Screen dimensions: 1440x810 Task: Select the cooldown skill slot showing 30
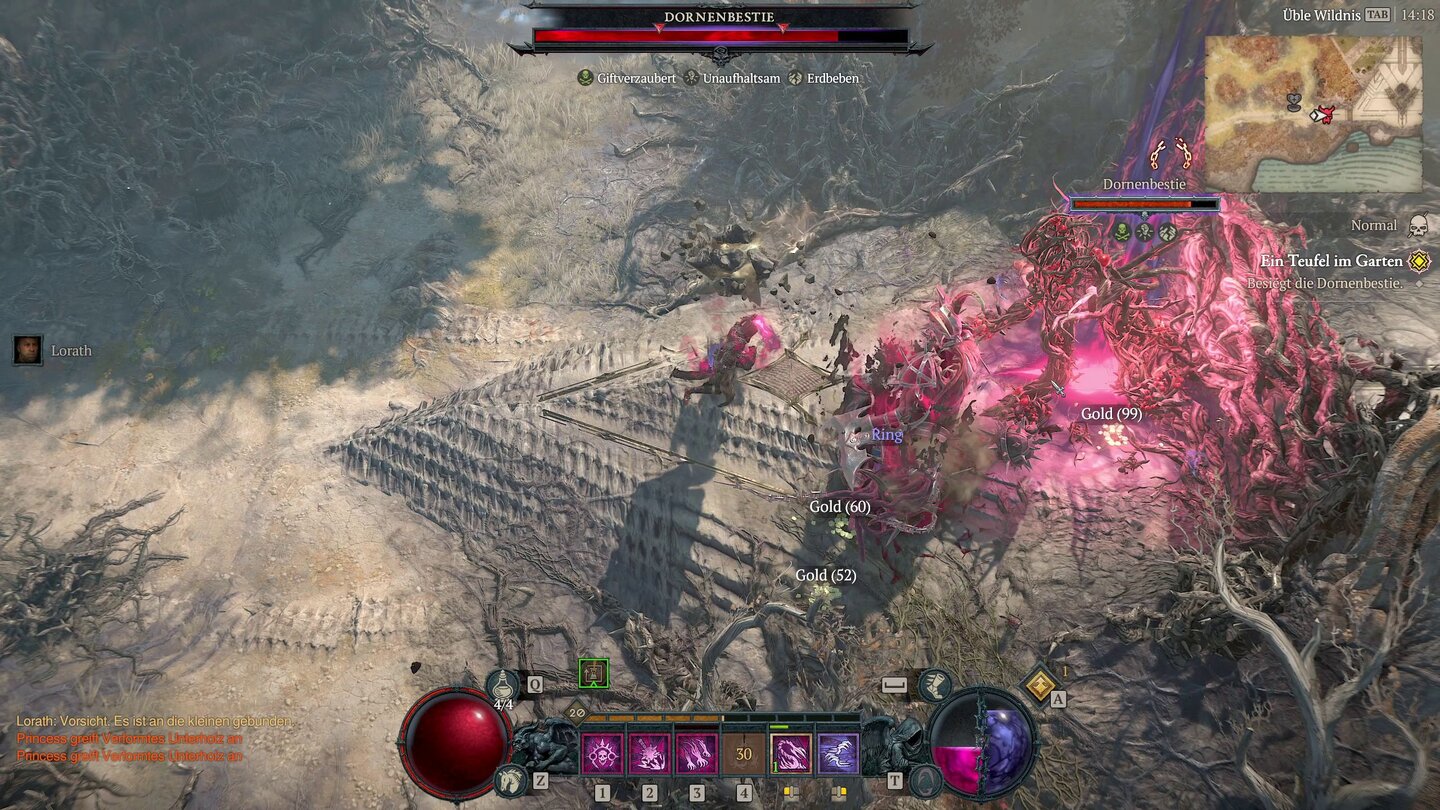[x=744, y=755]
